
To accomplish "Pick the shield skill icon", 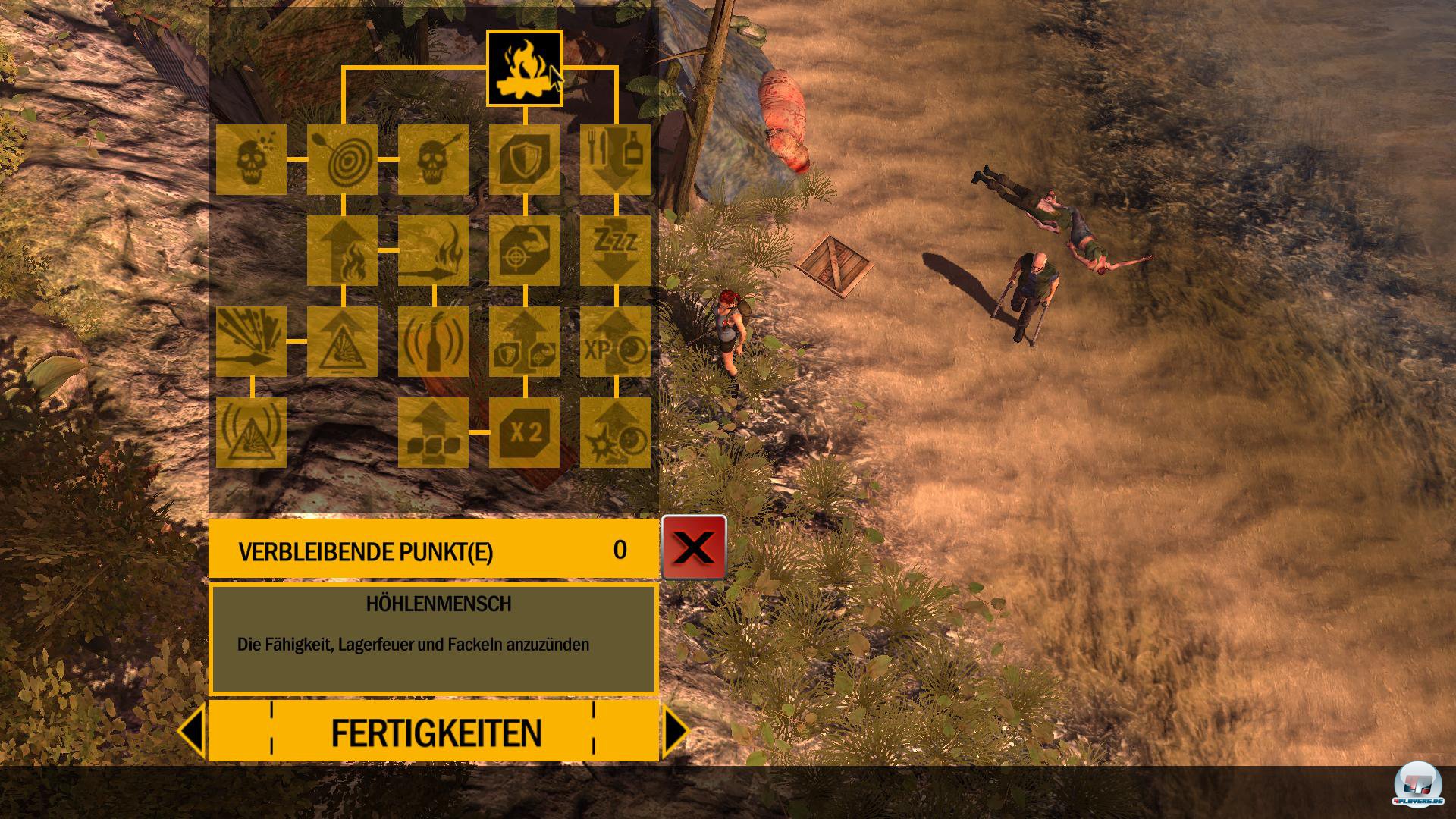I will click(x=524, y=160).
